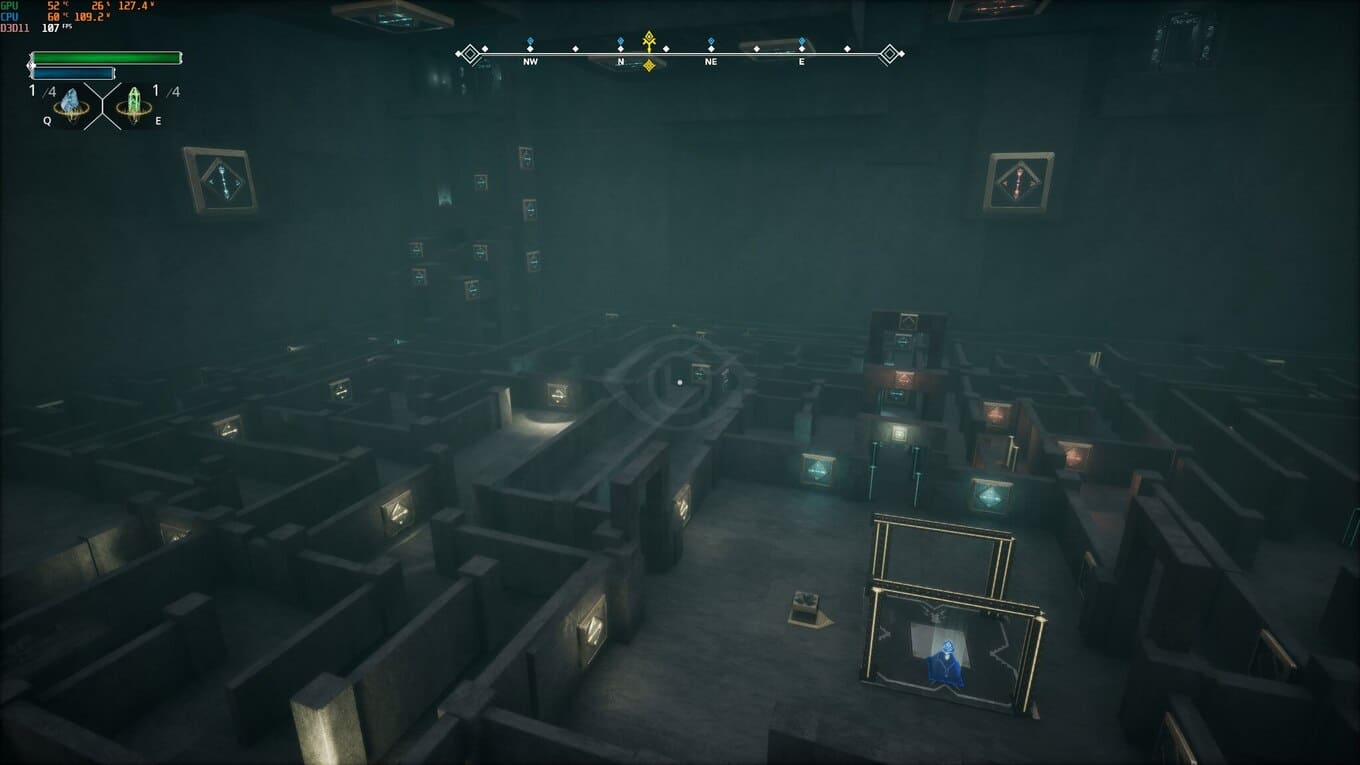Click the E heading on the compass
1360x765 pixels.
pos(802,61)
